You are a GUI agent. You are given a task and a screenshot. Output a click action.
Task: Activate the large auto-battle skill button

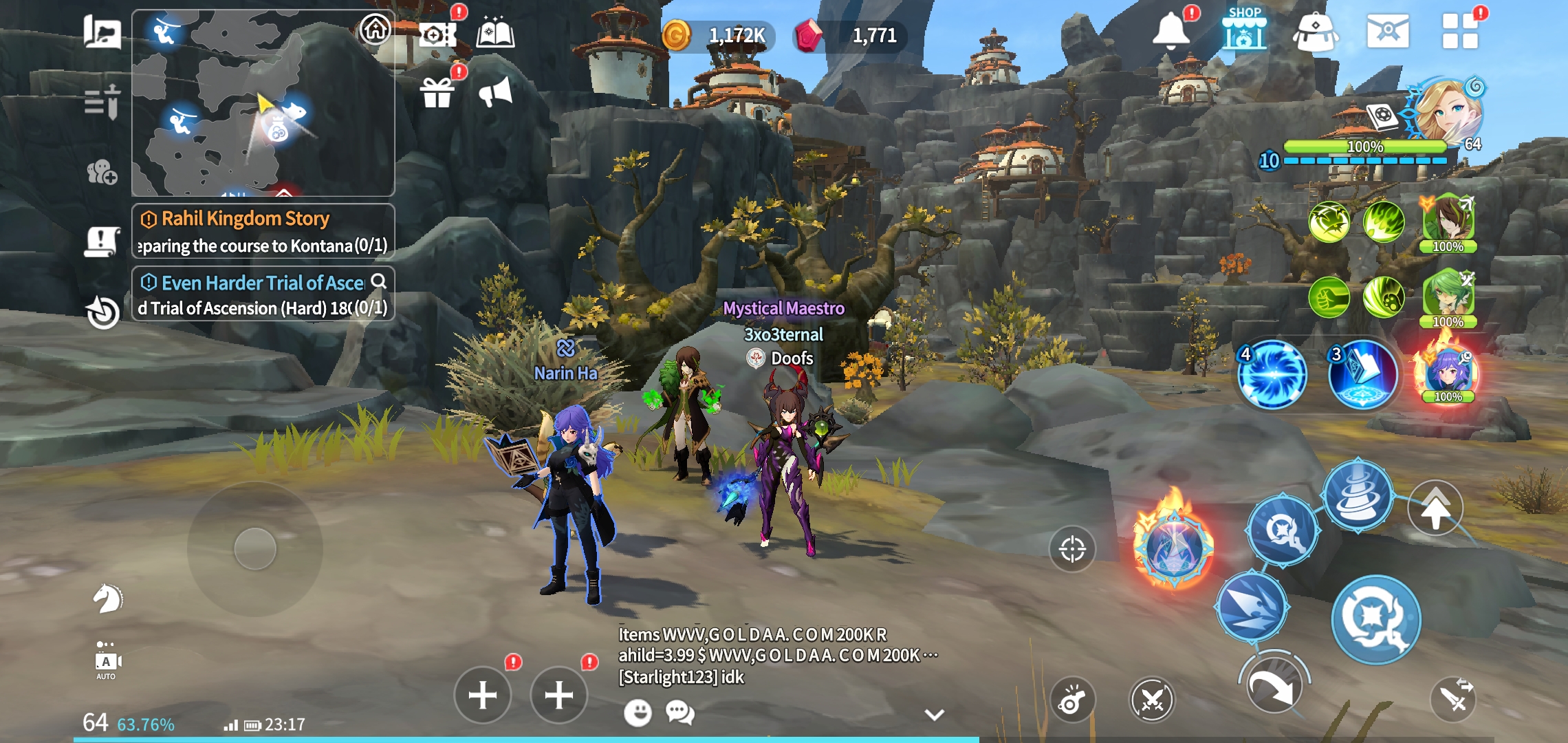pyautogui.click(x=1375, y=619)
